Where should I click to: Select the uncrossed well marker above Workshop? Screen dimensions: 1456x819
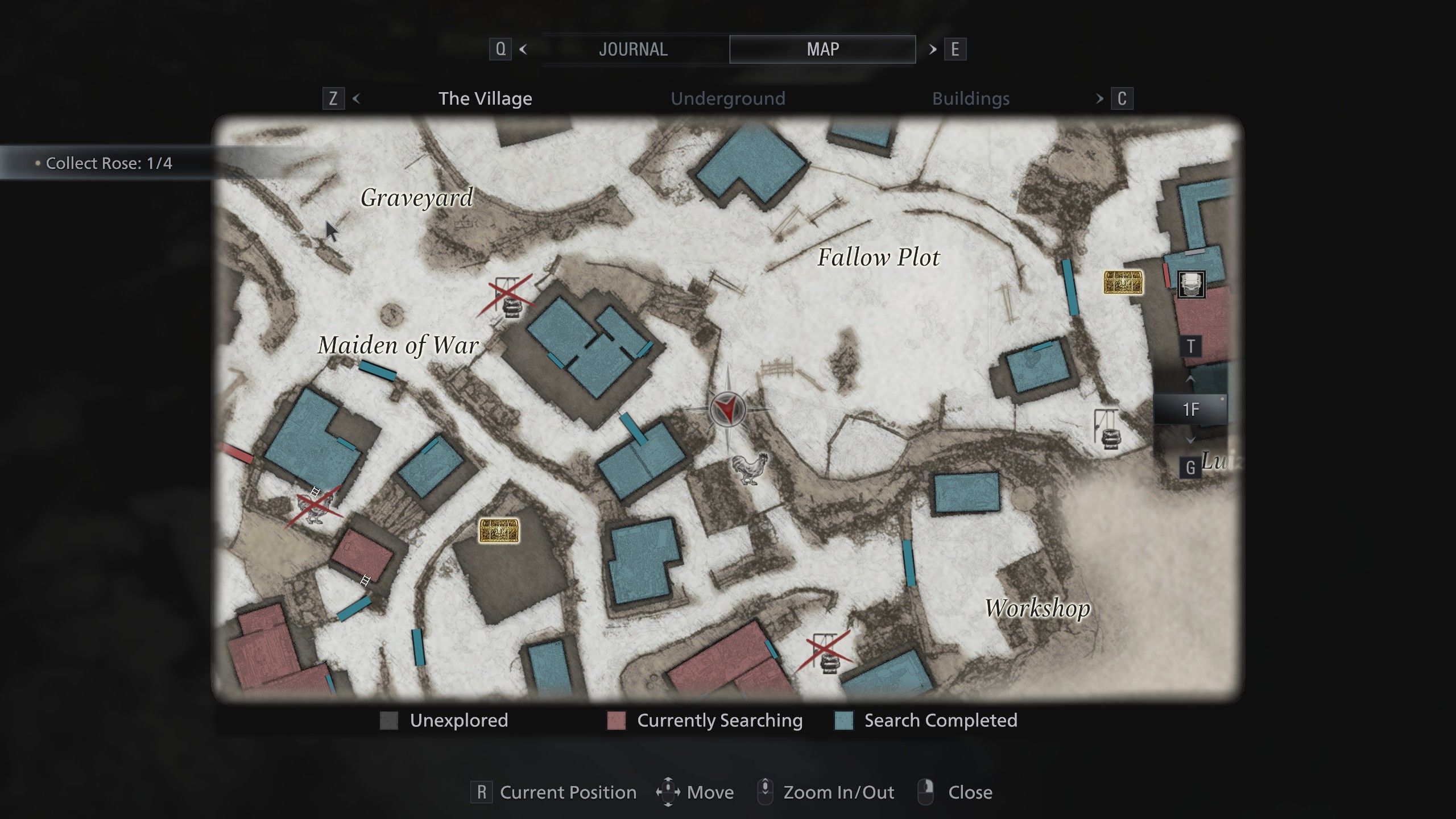1108,429
